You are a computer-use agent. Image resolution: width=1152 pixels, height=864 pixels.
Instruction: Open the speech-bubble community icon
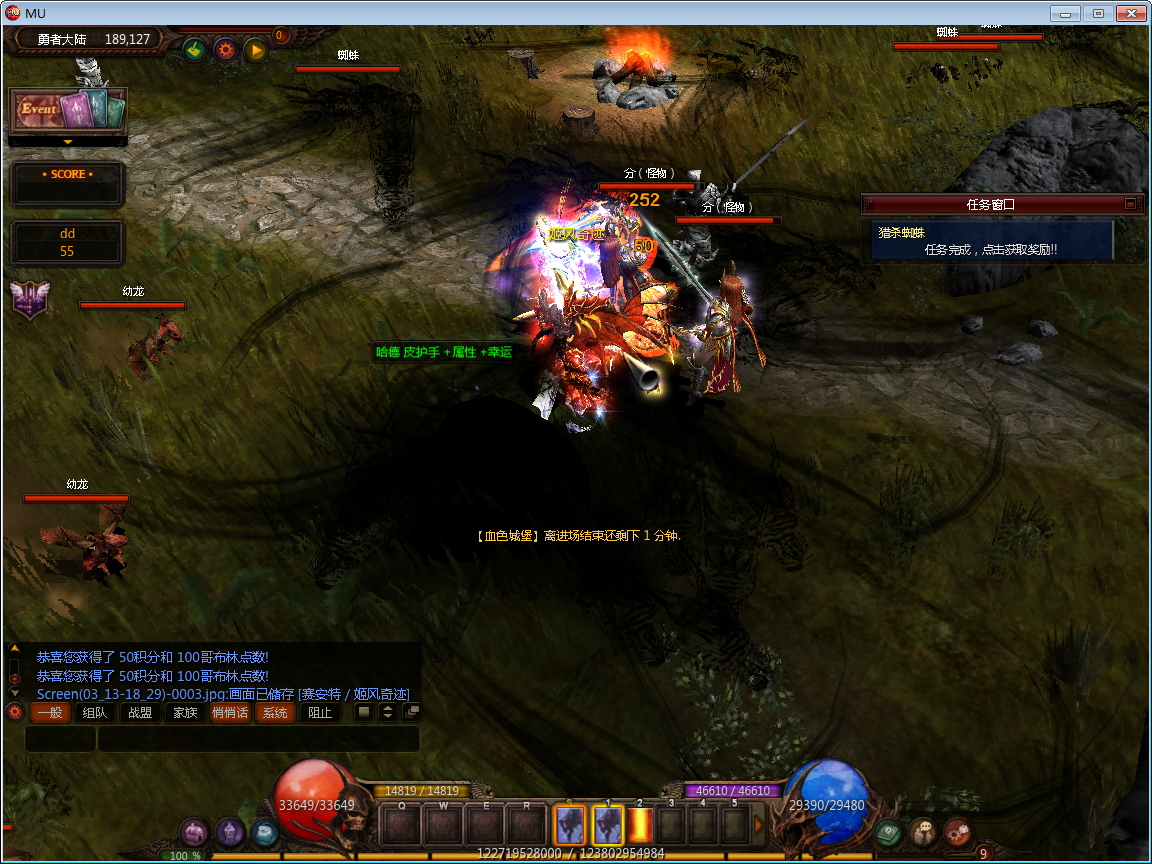click(x=923, y=832)
